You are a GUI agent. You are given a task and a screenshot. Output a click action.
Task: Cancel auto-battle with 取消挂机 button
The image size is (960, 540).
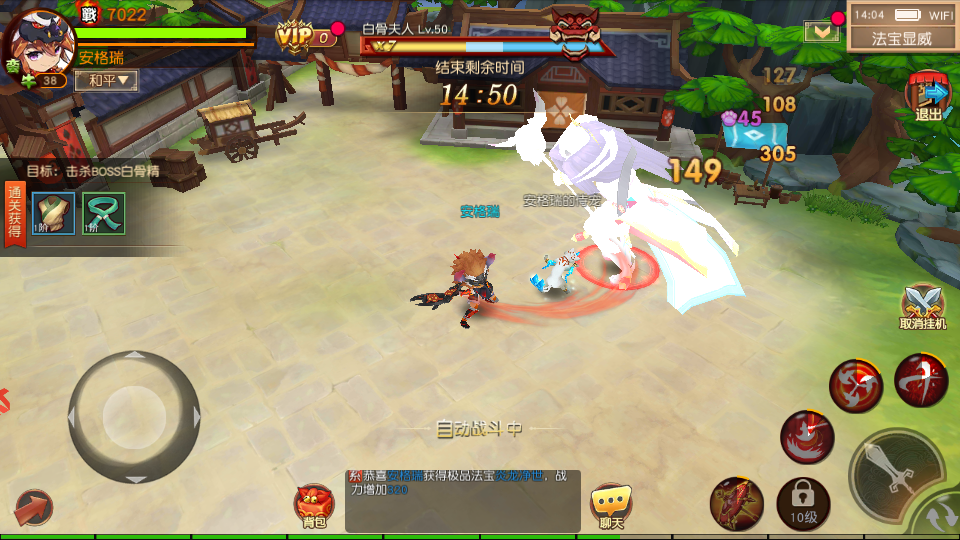pyautogui.click(x=922, y=308)
